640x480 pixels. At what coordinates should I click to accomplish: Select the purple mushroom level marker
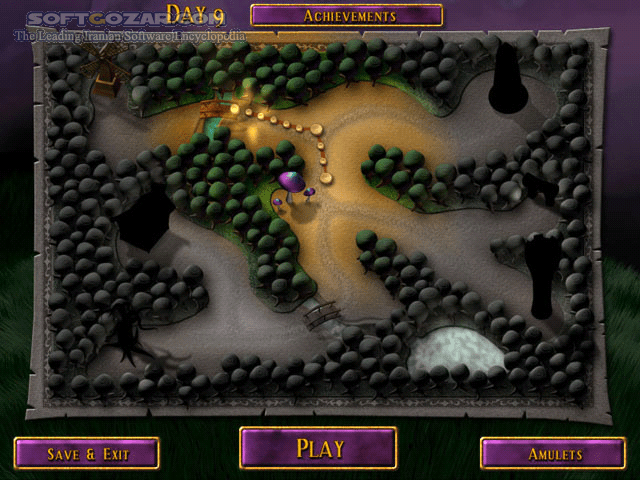click(x=292, y=184)
